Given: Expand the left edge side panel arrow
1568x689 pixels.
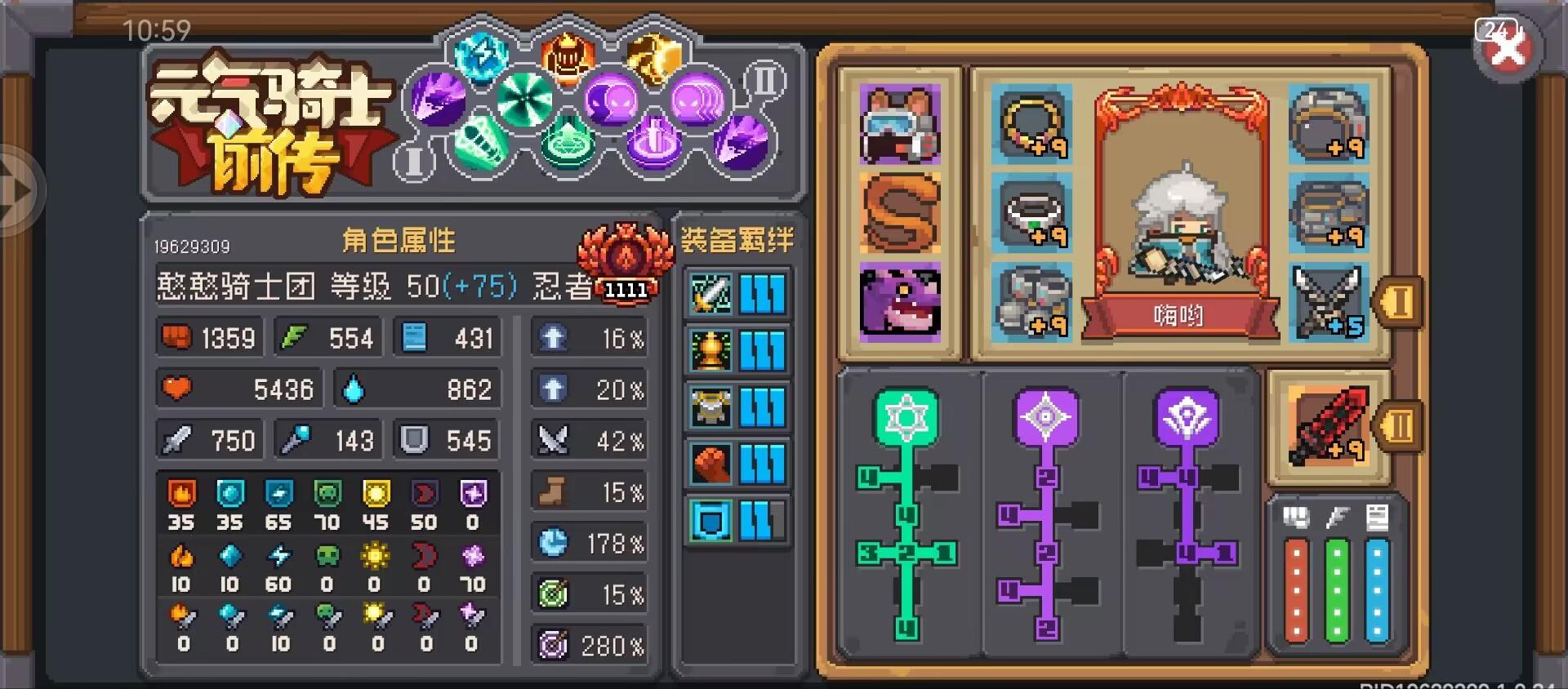Looking at the screenshot, I should tap(16, 188).
